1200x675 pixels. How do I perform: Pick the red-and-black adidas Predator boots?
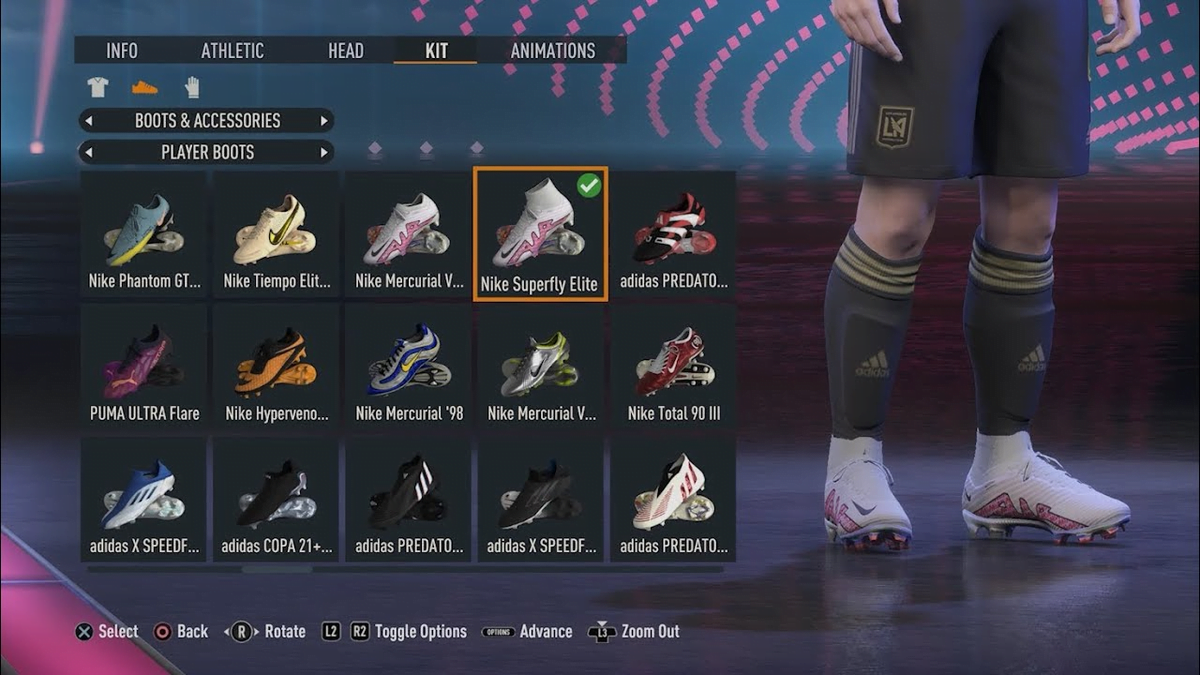point(673,236)
